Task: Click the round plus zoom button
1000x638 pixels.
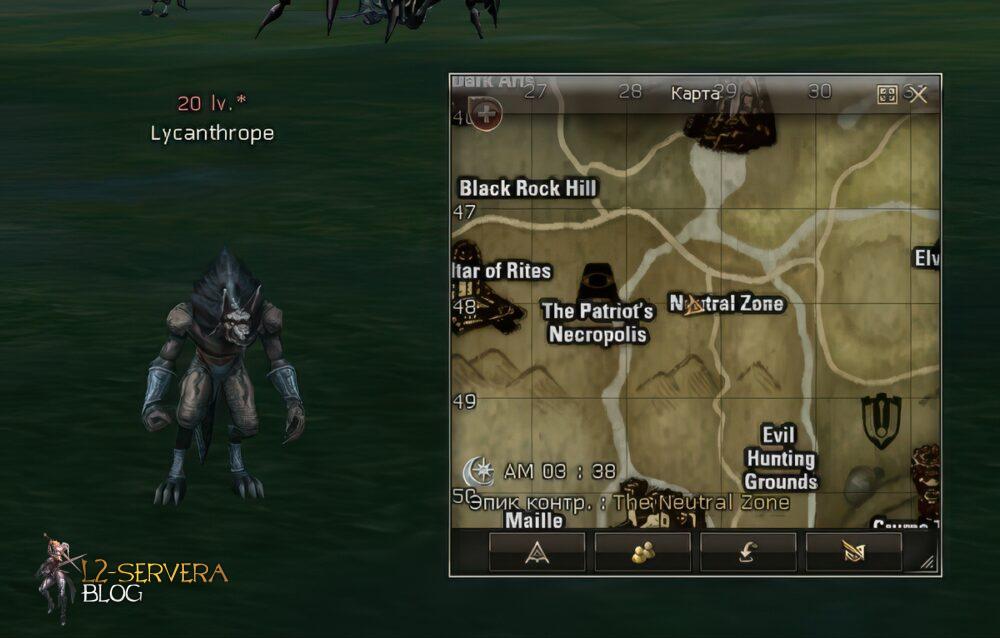Action: click(487, 114)
